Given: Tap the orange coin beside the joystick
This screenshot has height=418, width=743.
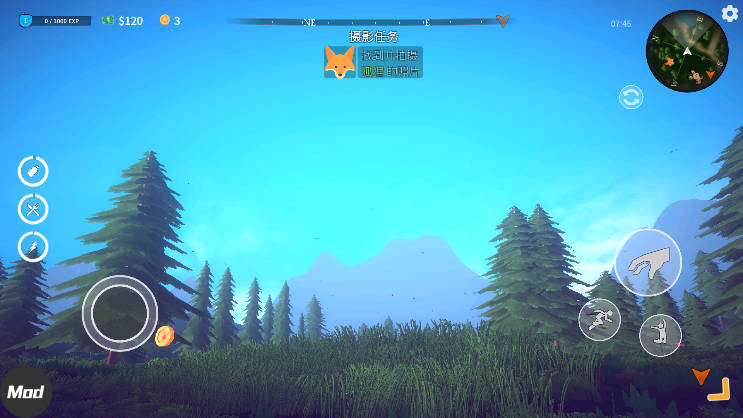Looking at the screenshot, I should click(x=165, y=335).
